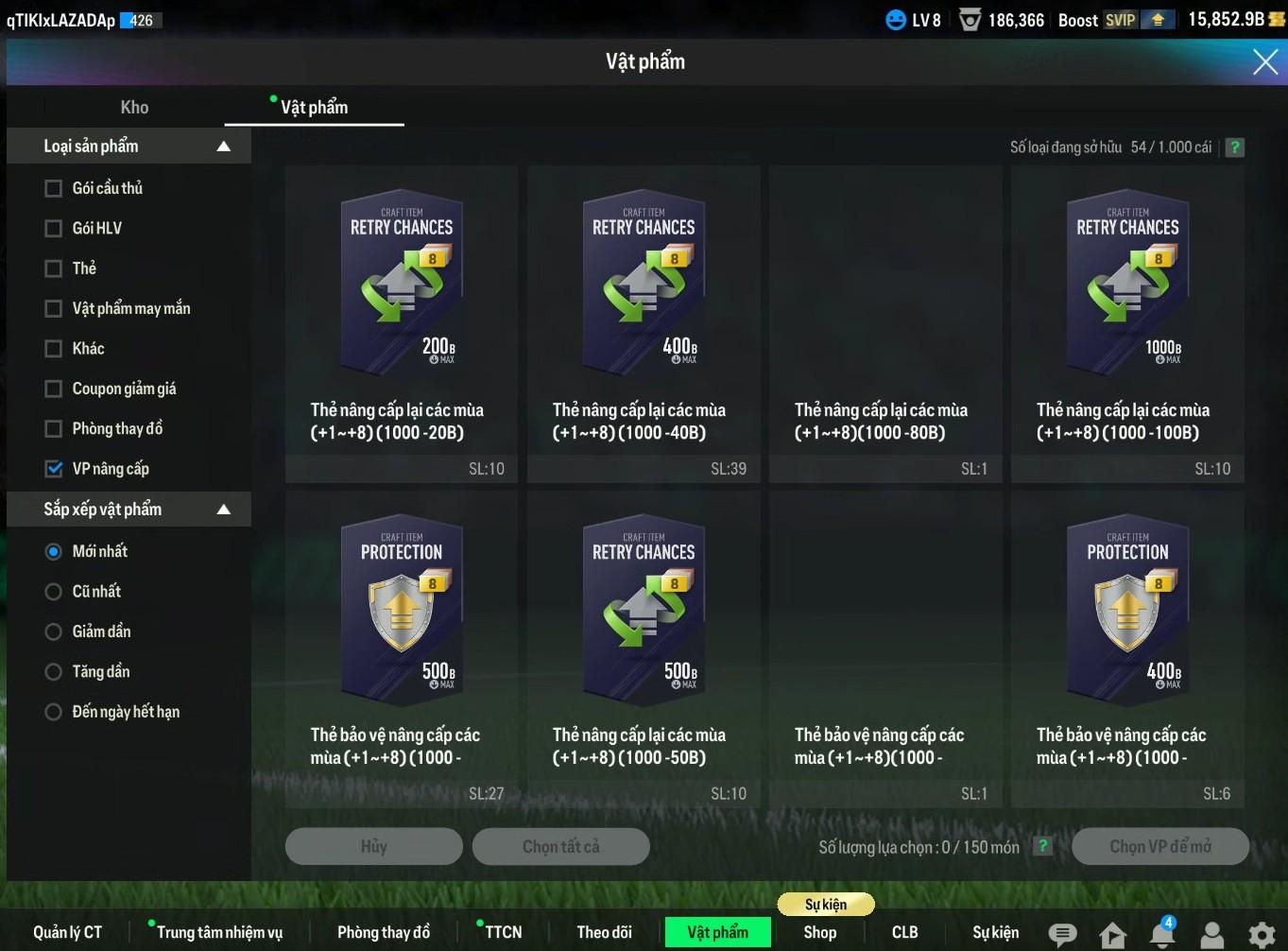Toggle the Phòng thay đồ checkbox
The width and height of the screenshot is (1288, 951).
tap(54, 429)
